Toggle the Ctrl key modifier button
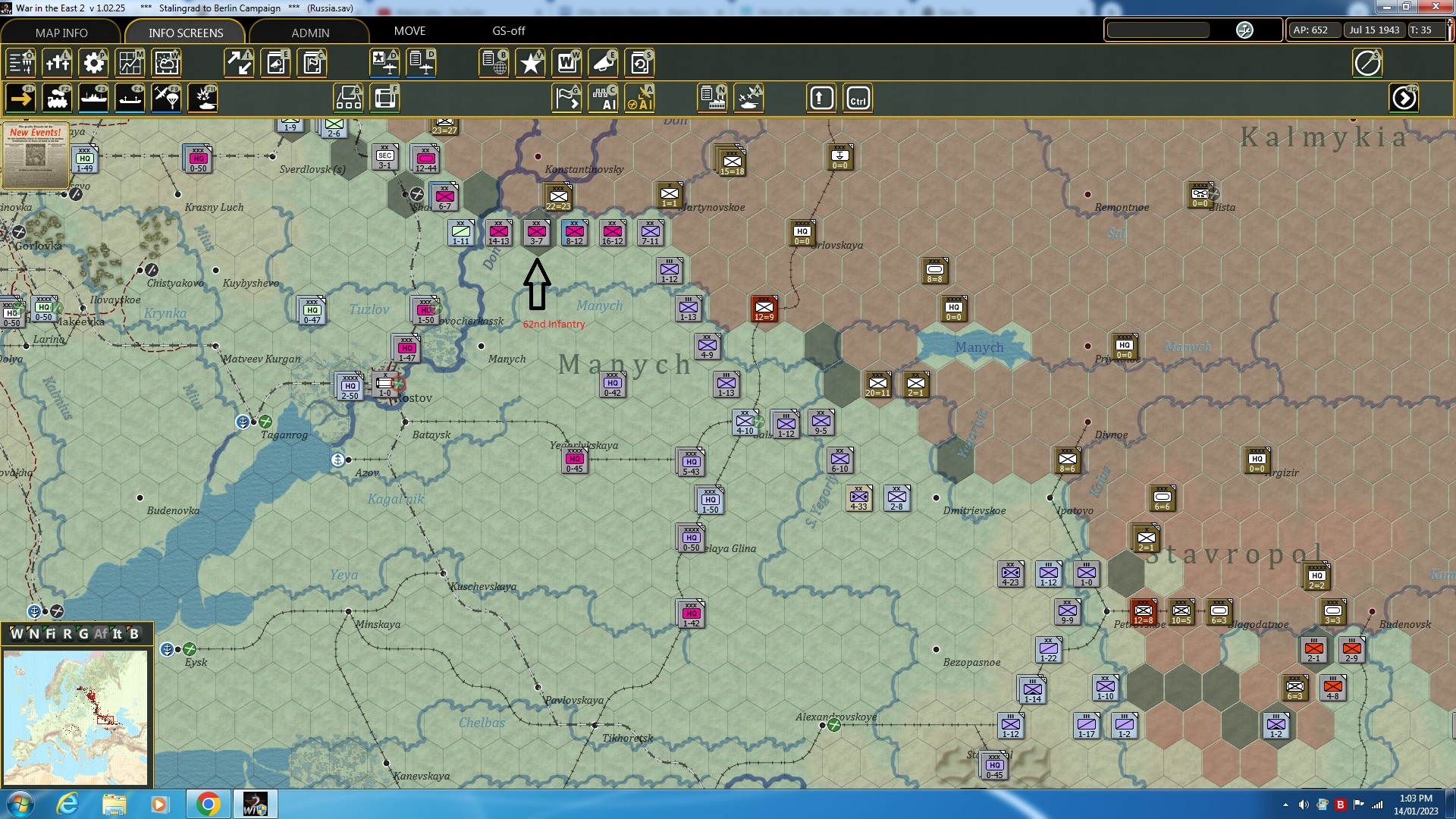 [x=858, y=98]
